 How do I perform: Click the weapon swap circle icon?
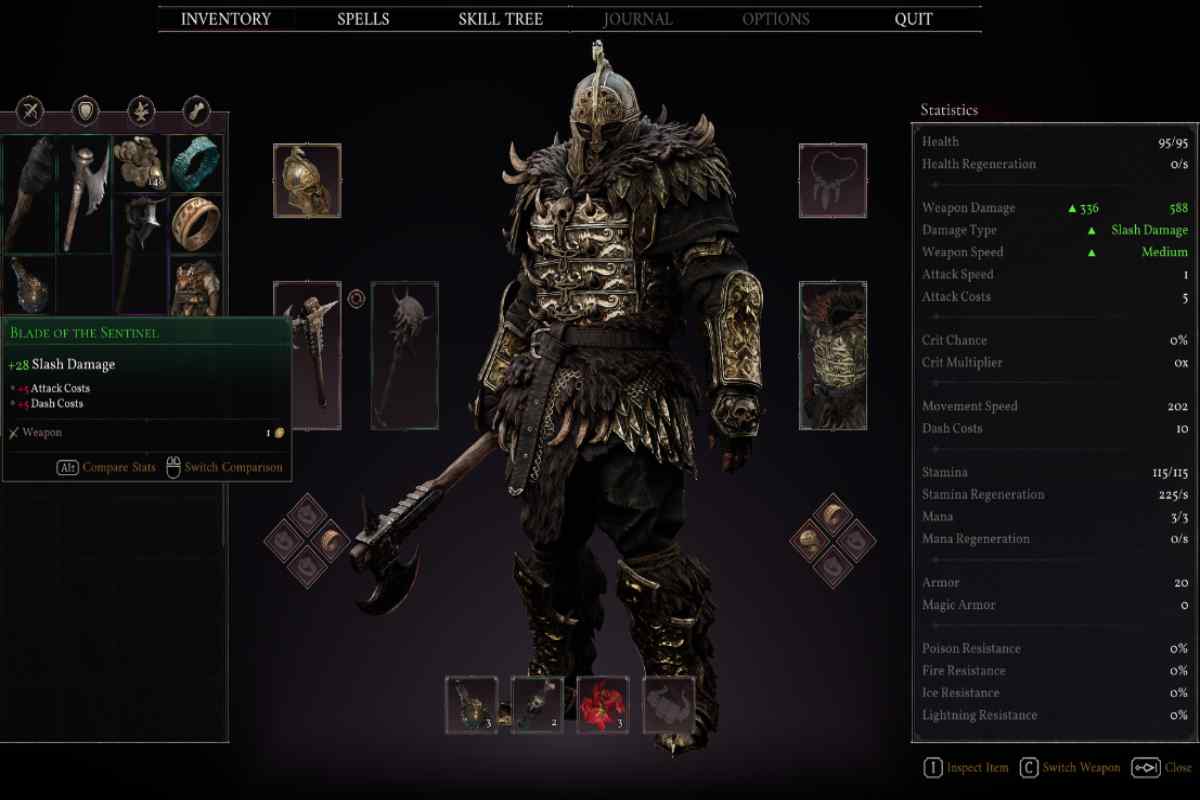(x=355, y=297)
